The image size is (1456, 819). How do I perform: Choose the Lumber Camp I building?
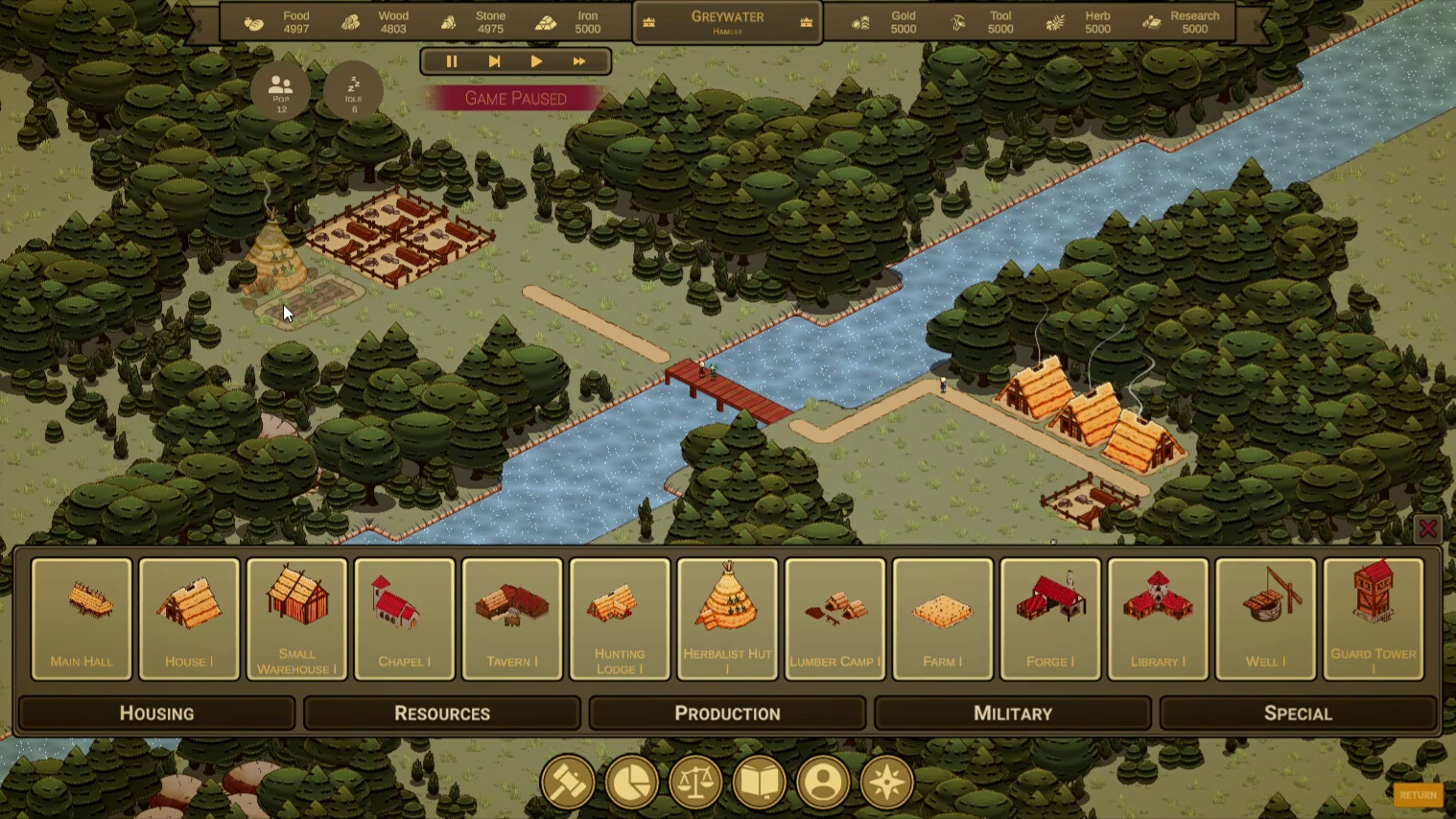[x=834, y=619]
